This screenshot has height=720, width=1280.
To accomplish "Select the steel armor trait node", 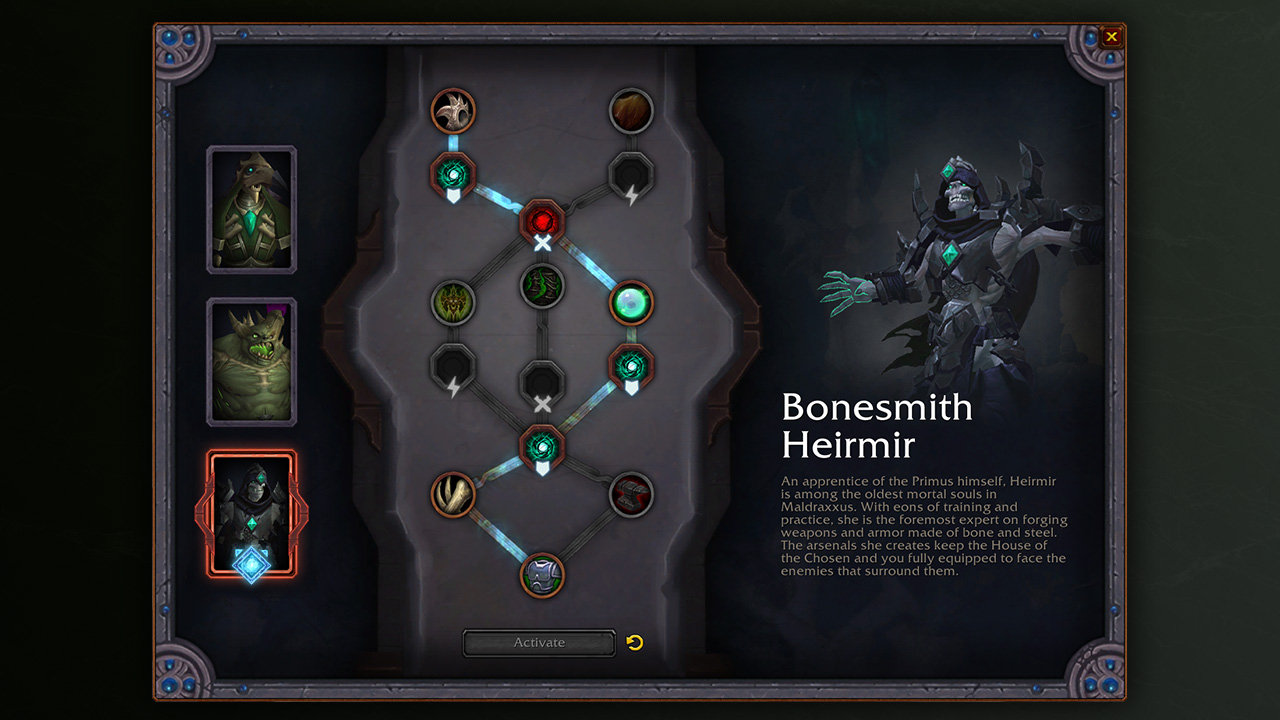I will (x=542, y=575).
